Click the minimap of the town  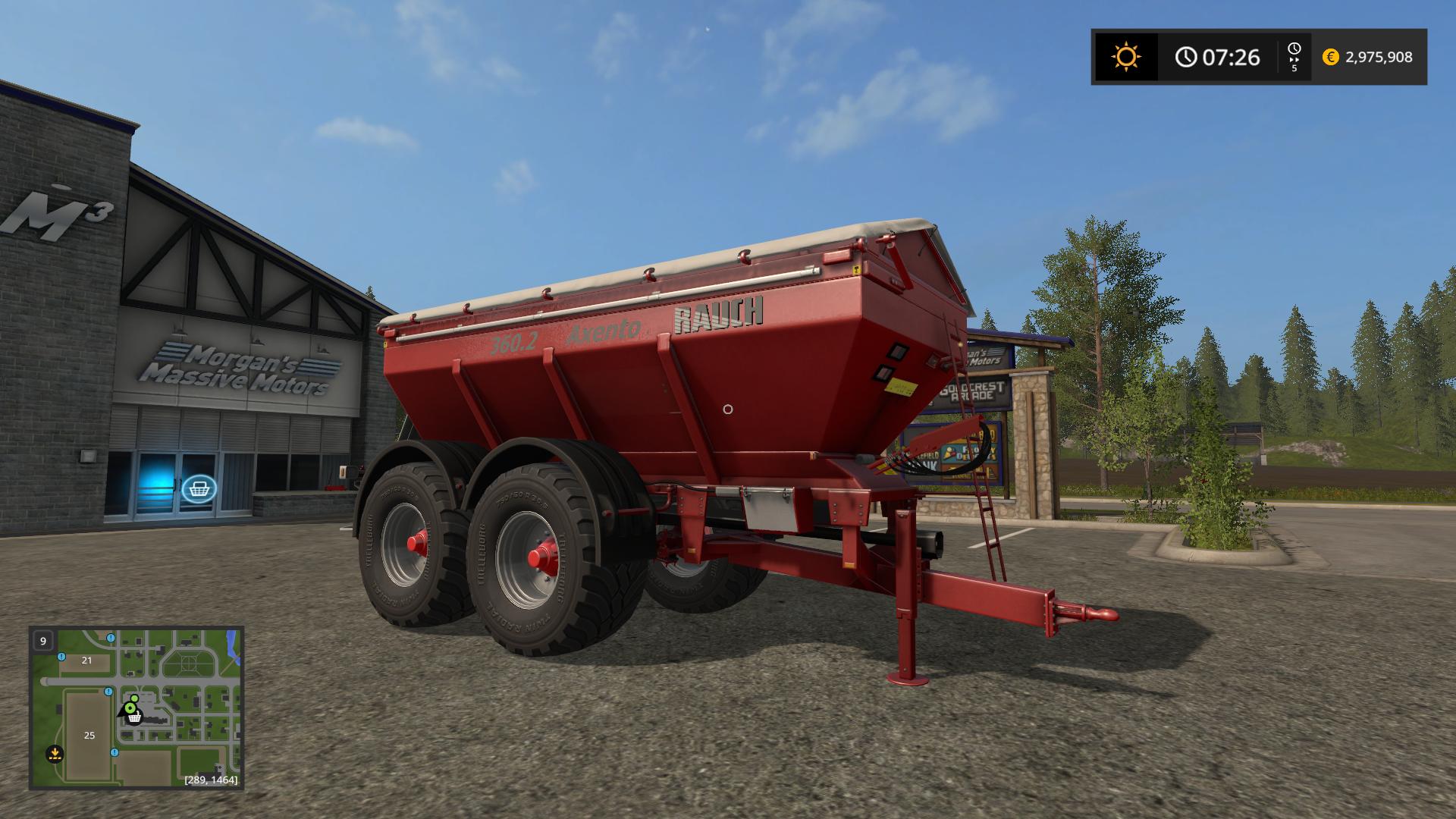136,708
